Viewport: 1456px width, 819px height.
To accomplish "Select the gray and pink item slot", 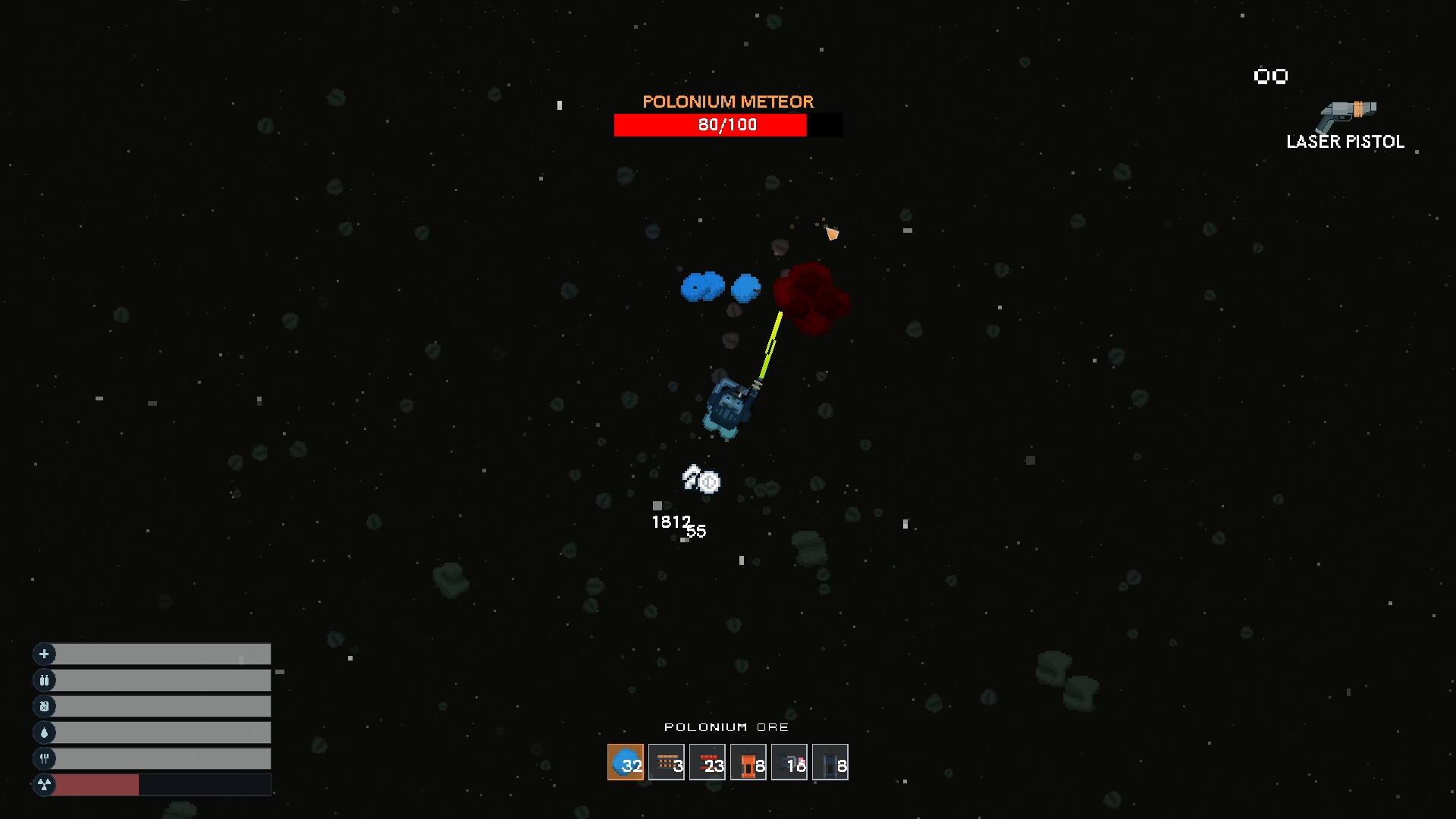I will pyautogui.click(x=789, y=763).
